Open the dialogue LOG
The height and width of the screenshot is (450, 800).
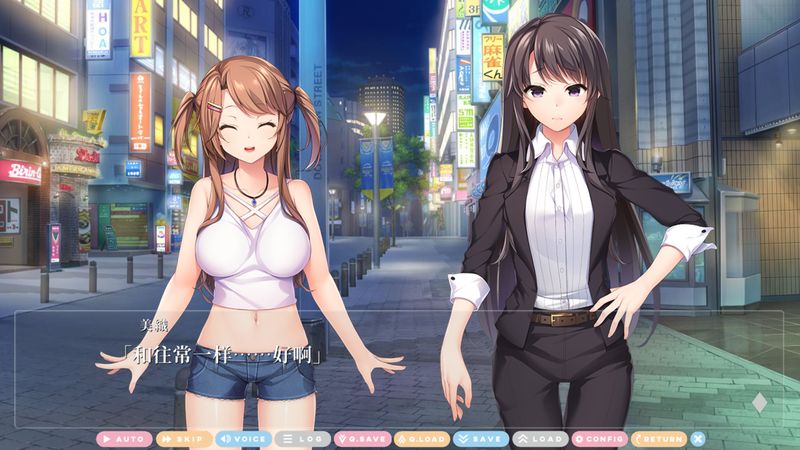coord(302,438)
